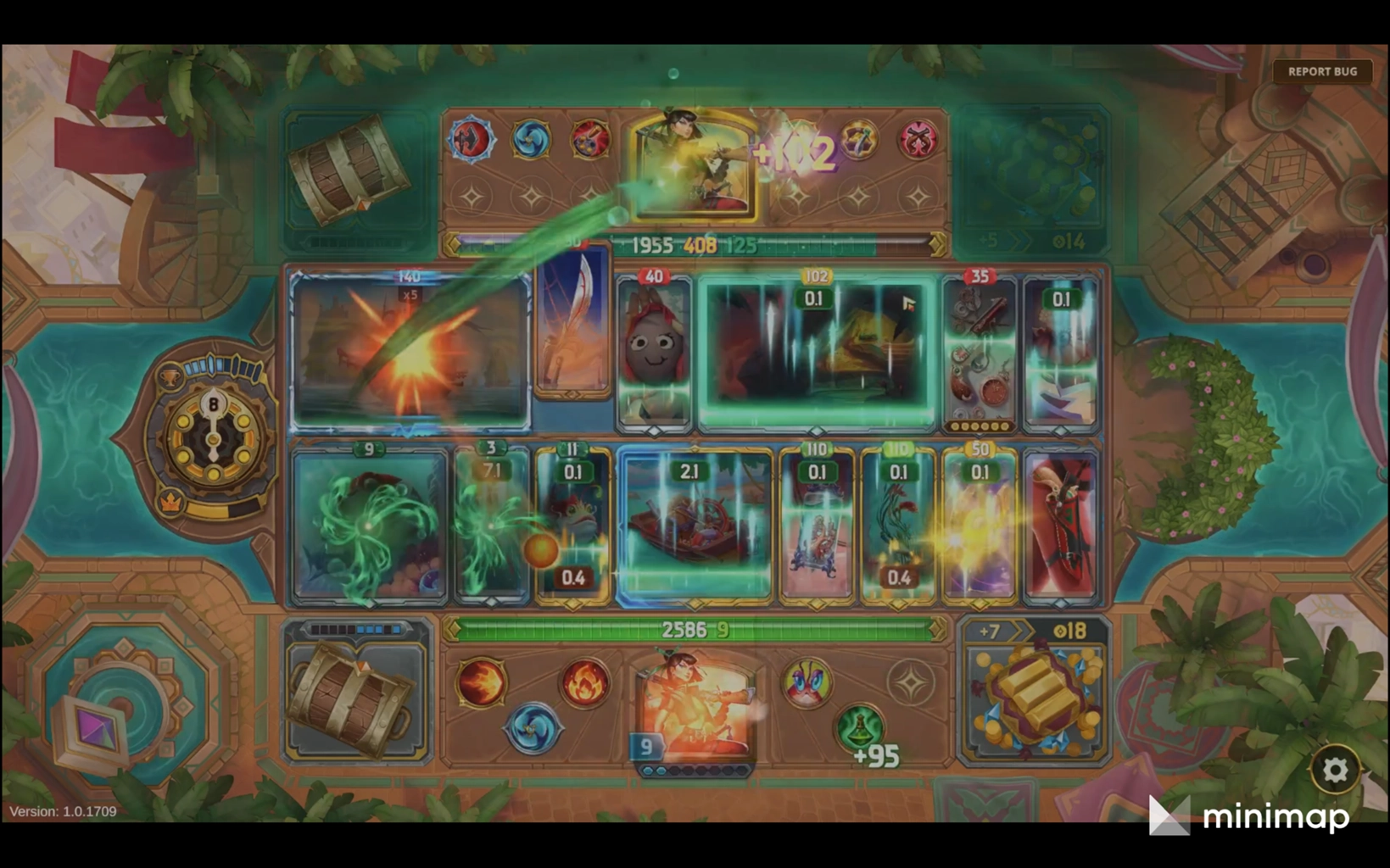1390x868 pixels.
Task: Click the player's hero portrait
Action: click(695, 708)
